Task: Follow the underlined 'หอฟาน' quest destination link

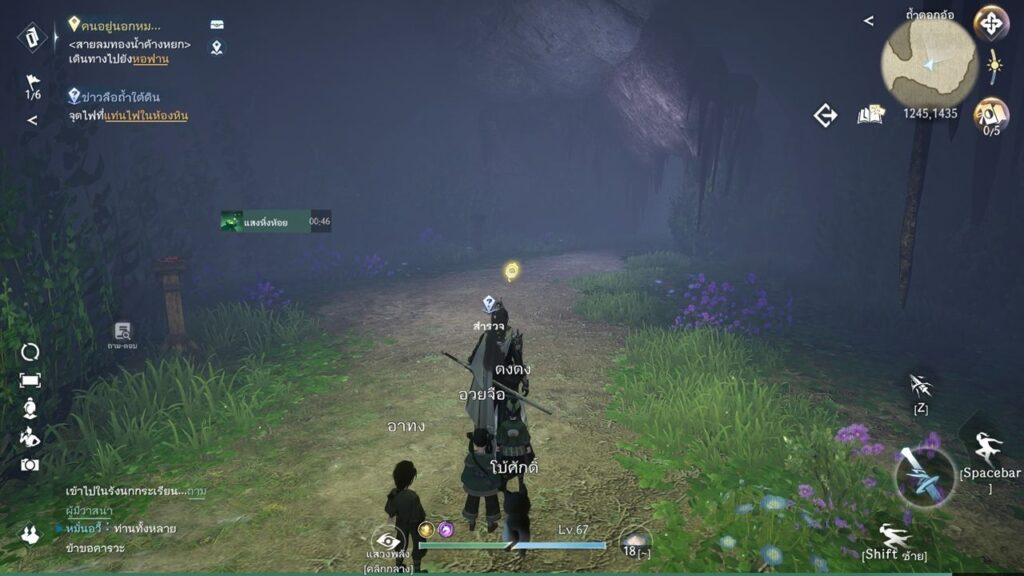Action: pos(150,59)
